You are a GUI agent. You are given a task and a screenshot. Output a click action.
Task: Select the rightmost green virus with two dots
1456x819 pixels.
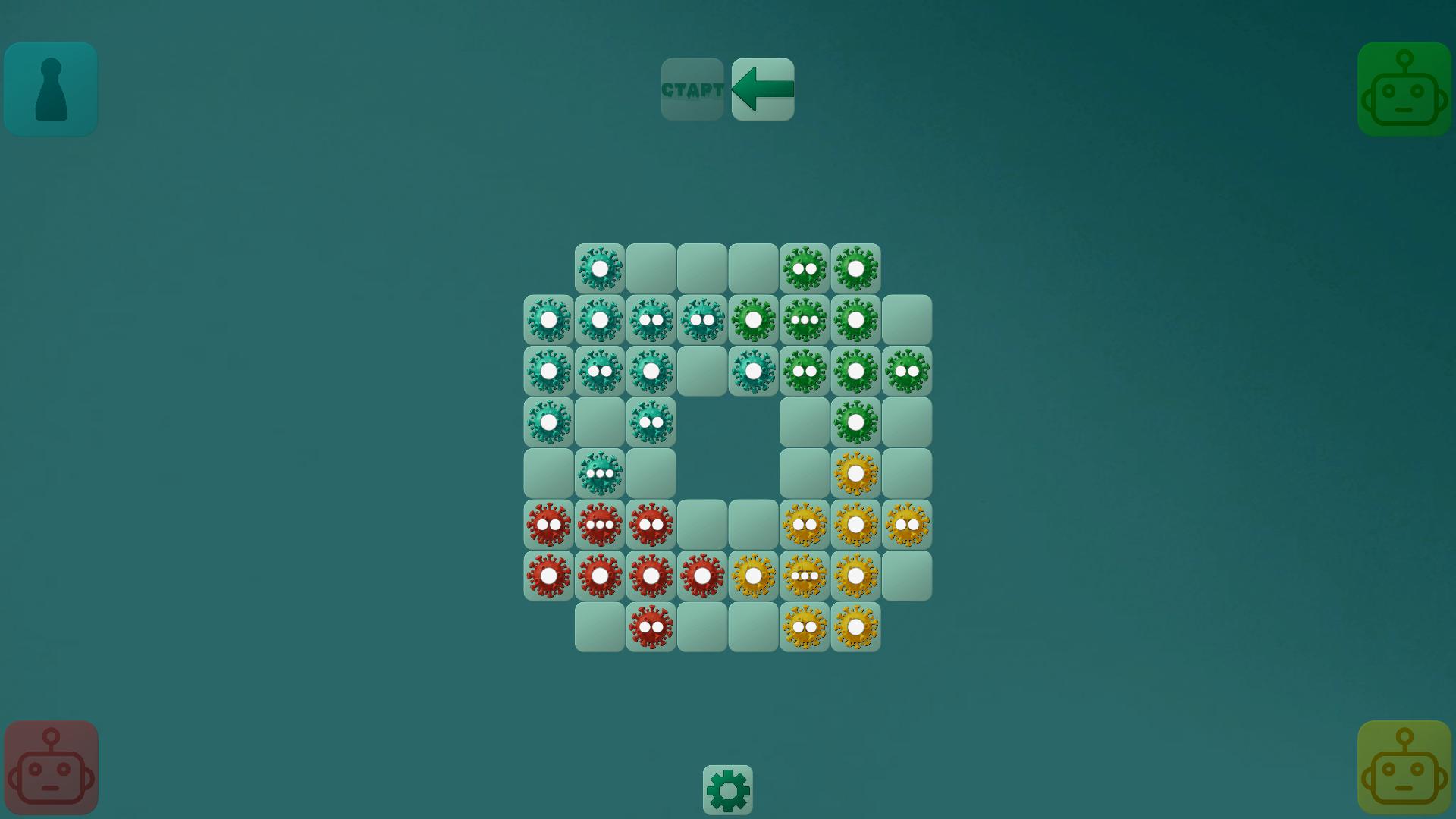pos(906,371)
